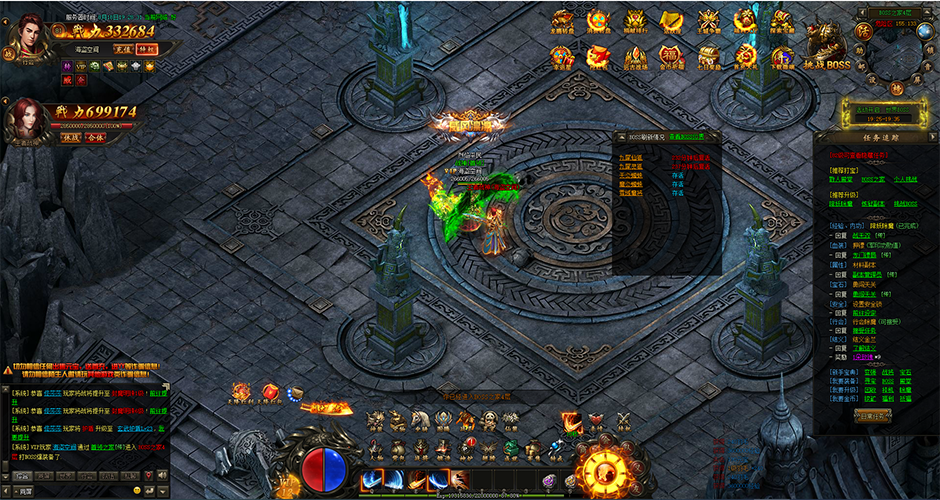Click the 九星仙狐 boss entry
The image size is (940, 500).
point(629,157)
